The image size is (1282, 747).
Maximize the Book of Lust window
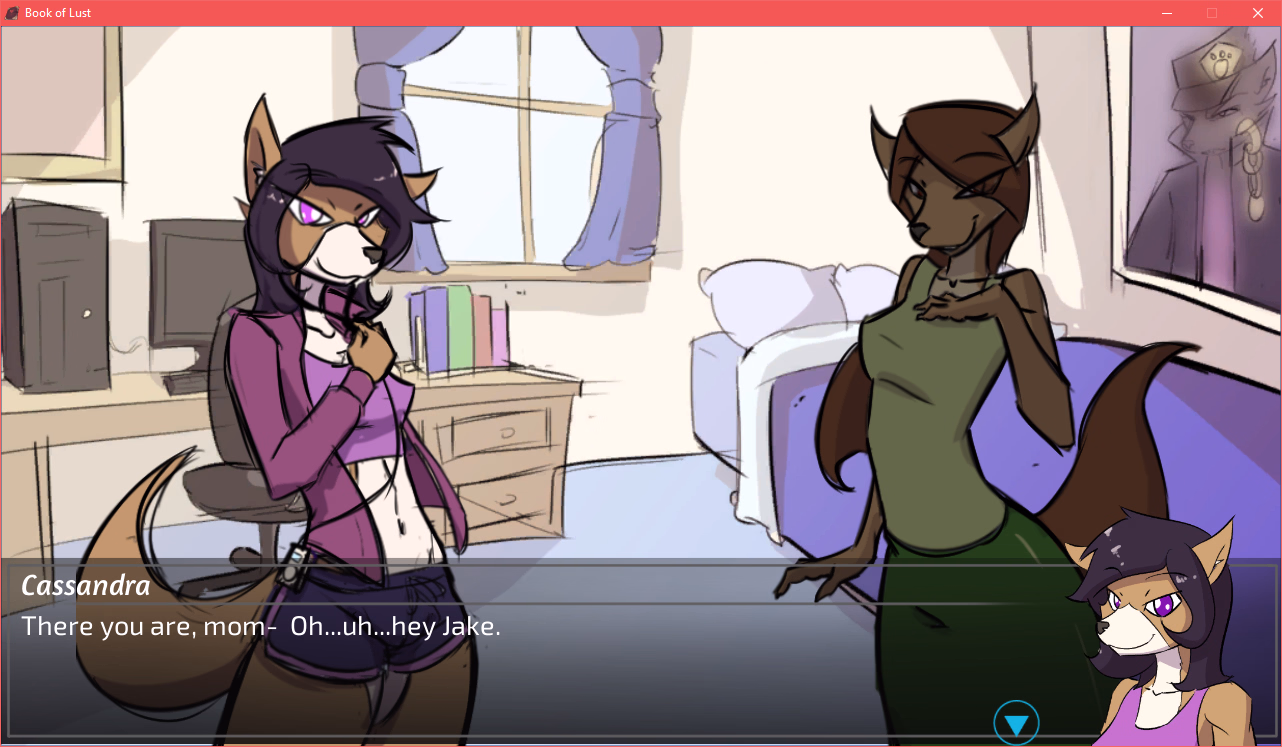point(1212,13)
